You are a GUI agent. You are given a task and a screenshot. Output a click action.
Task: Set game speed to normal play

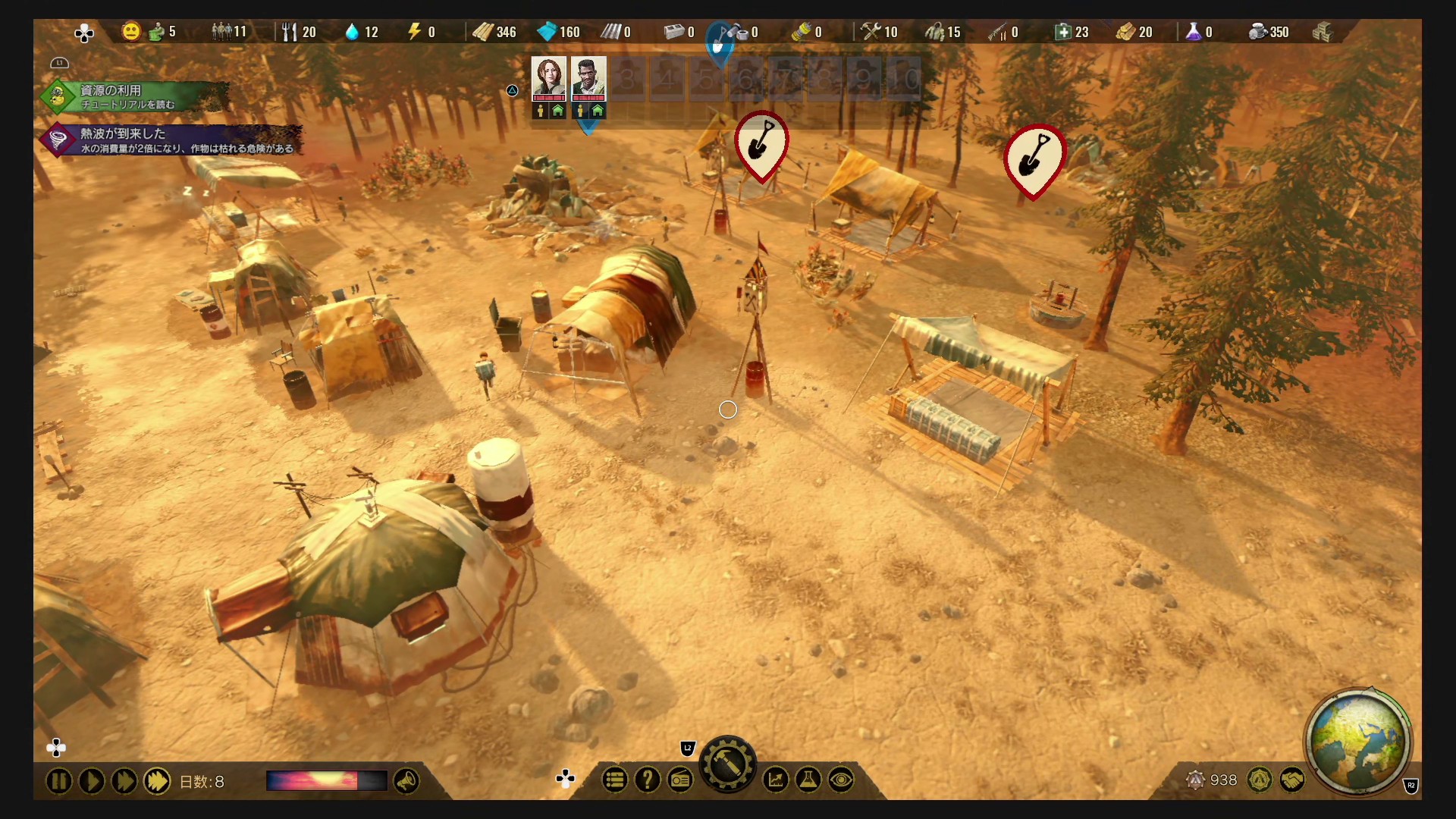point(91,781)
